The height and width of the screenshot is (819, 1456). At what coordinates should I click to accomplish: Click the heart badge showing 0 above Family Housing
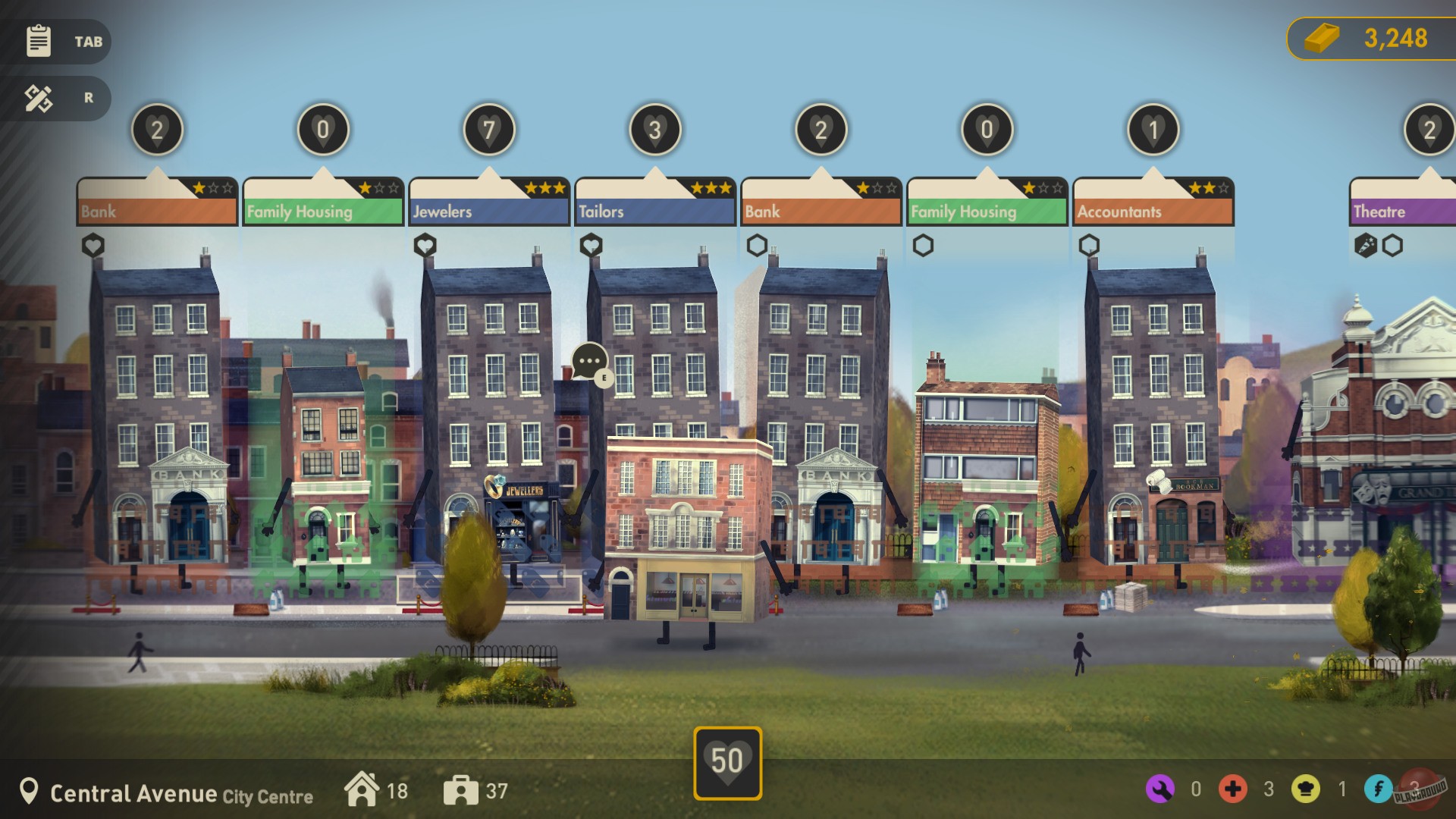click(322, 129)
